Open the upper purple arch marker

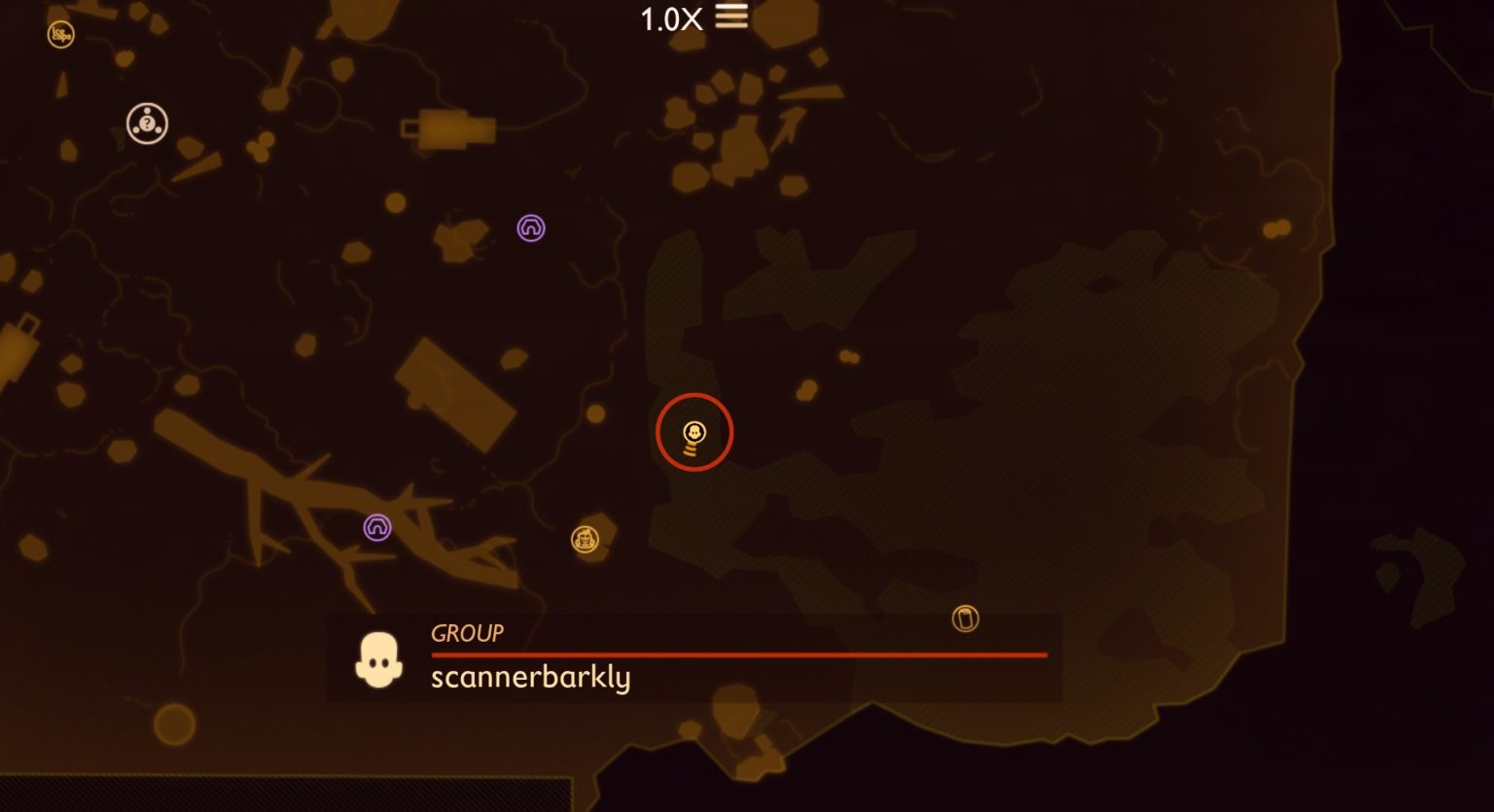pyautogui.click(x=530, y=228)
